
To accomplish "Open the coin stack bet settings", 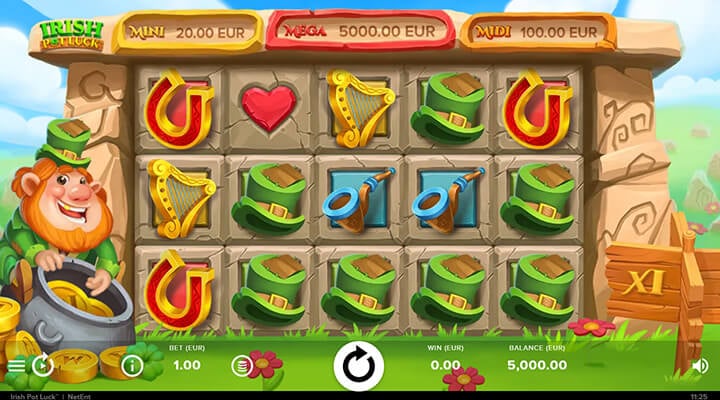I will 242,365.
